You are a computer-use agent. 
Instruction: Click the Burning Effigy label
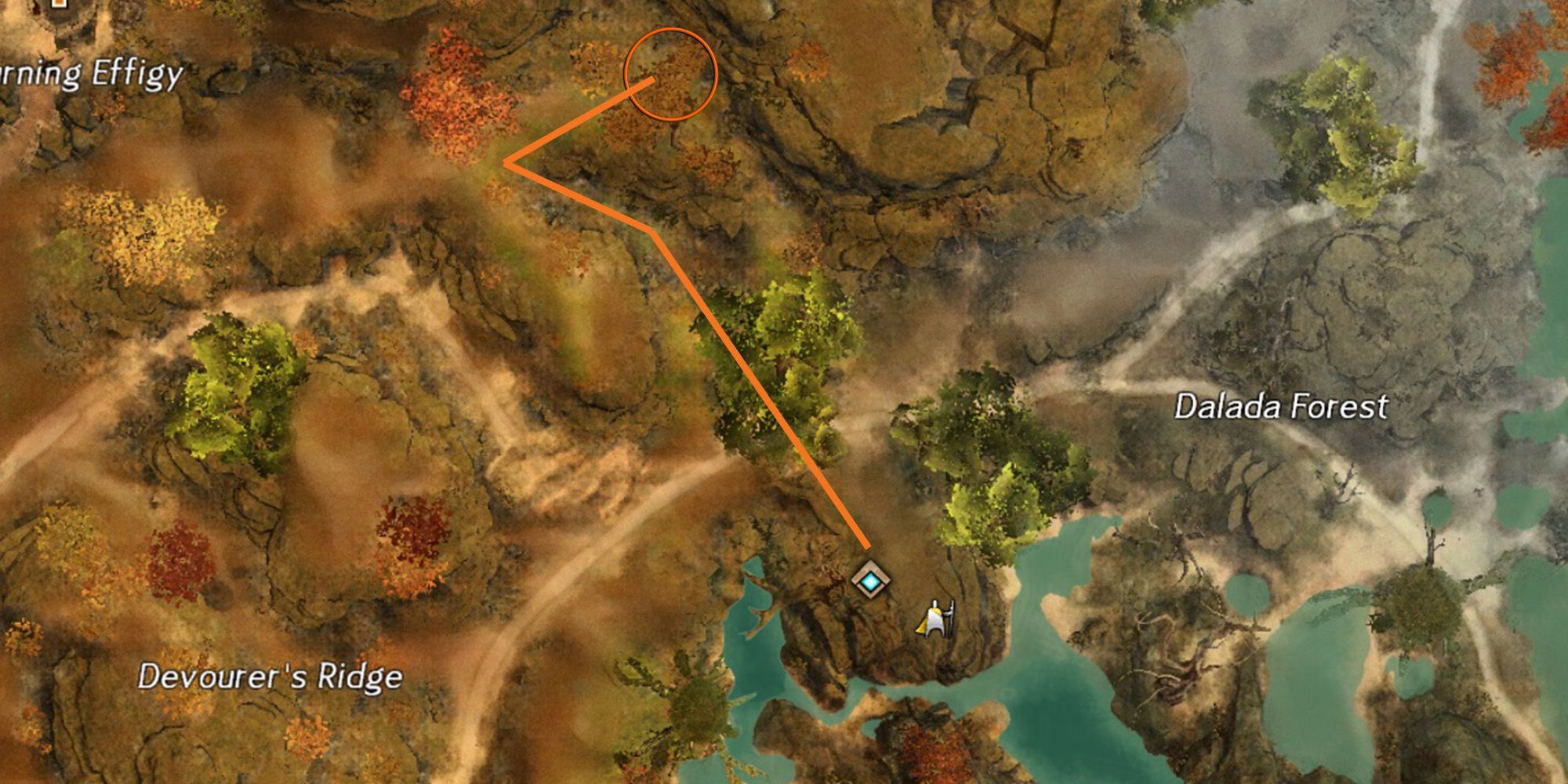pyautogui.click(x=90, y=76)
